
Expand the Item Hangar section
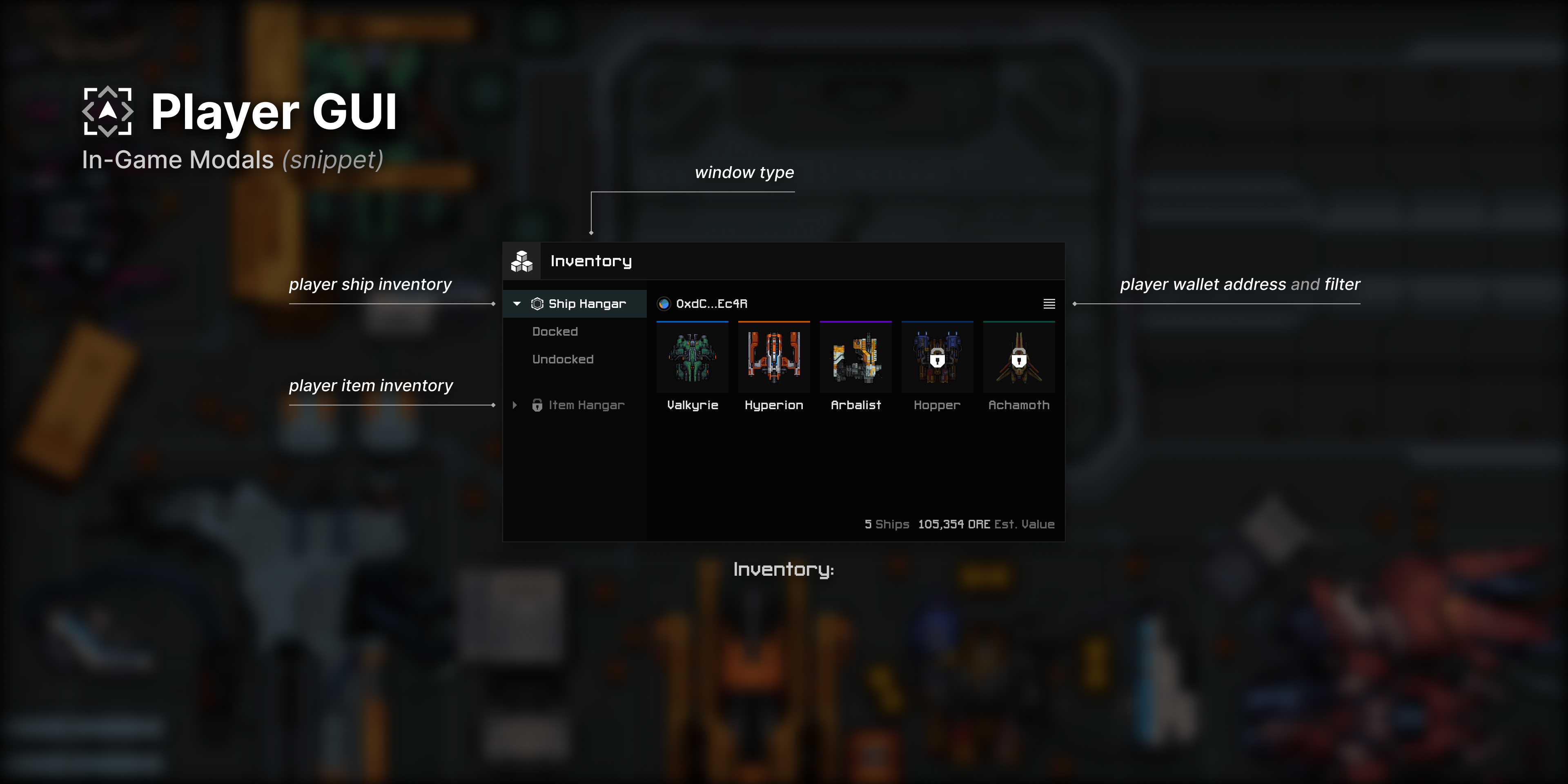(x=514, y=405)
